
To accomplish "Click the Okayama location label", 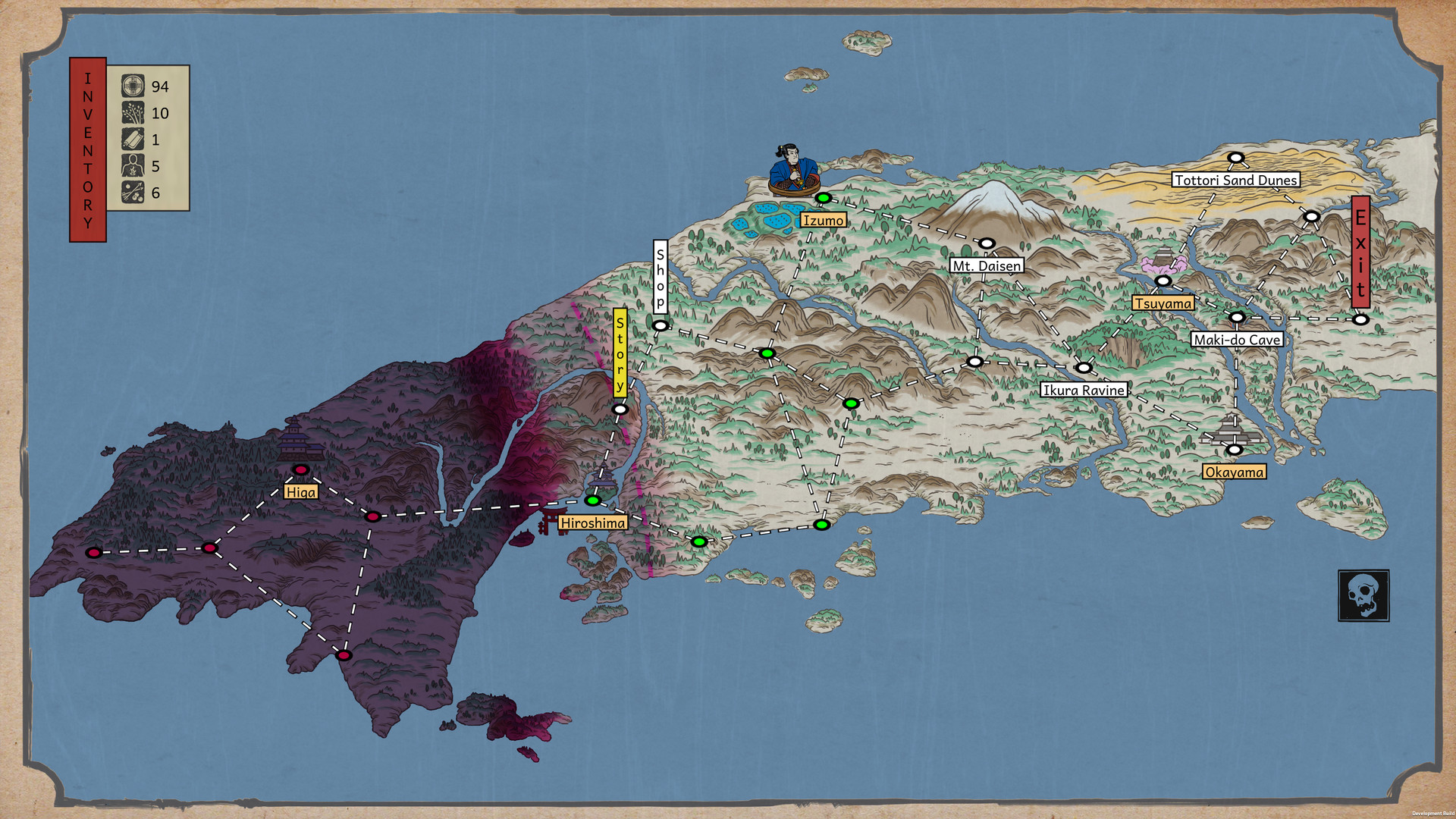I will [x=1236, y=471].
